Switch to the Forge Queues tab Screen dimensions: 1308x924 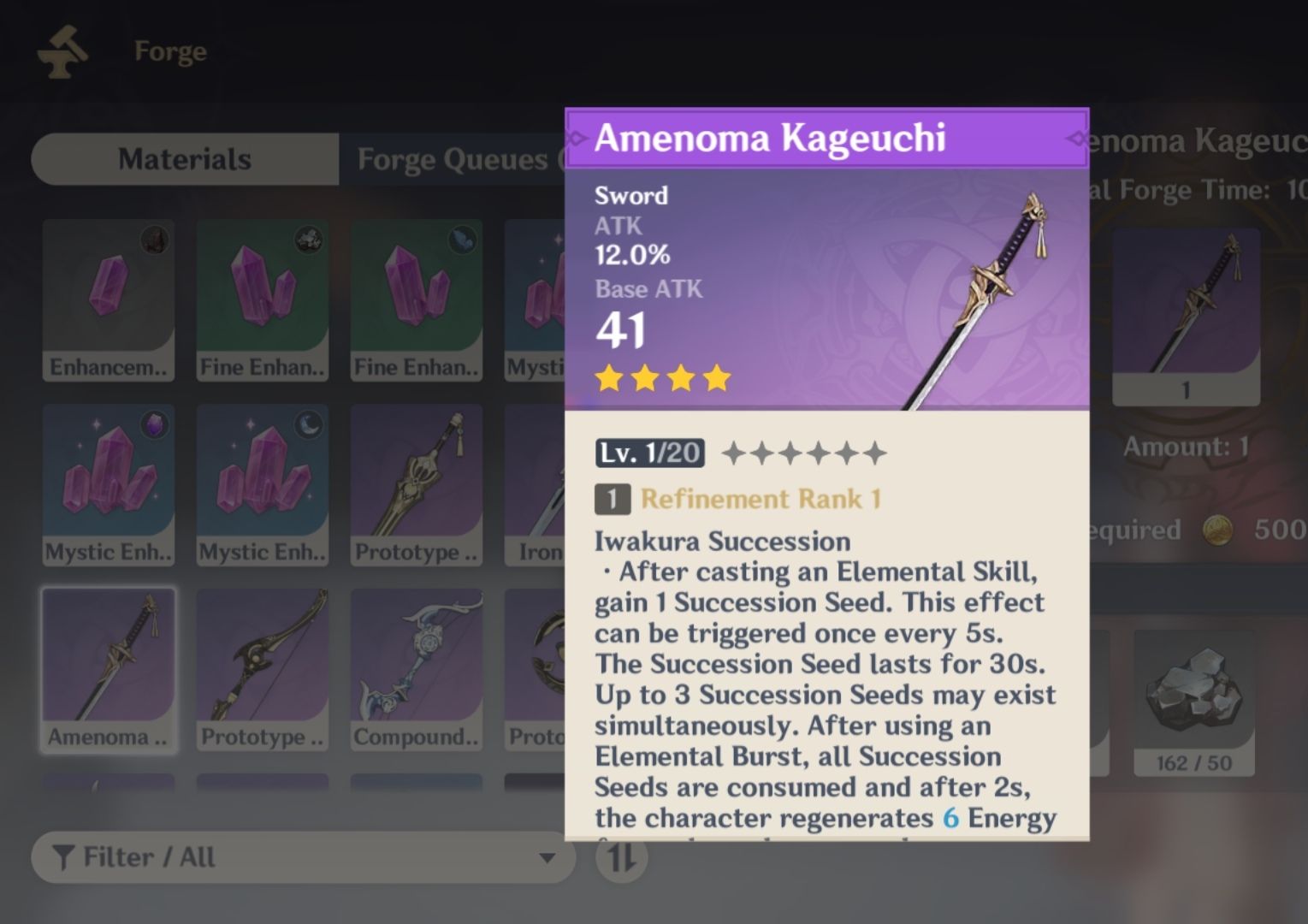(x=453, y=159)
